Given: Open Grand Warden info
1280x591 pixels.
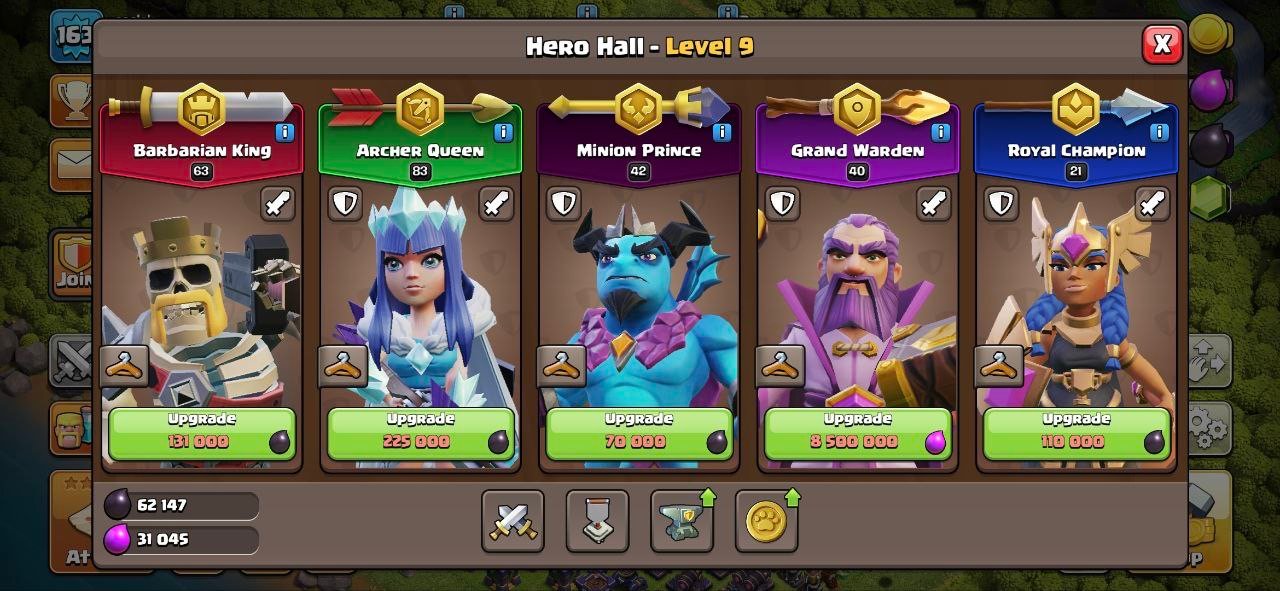Looking at the screenshot, I should (x=940, y=132).
